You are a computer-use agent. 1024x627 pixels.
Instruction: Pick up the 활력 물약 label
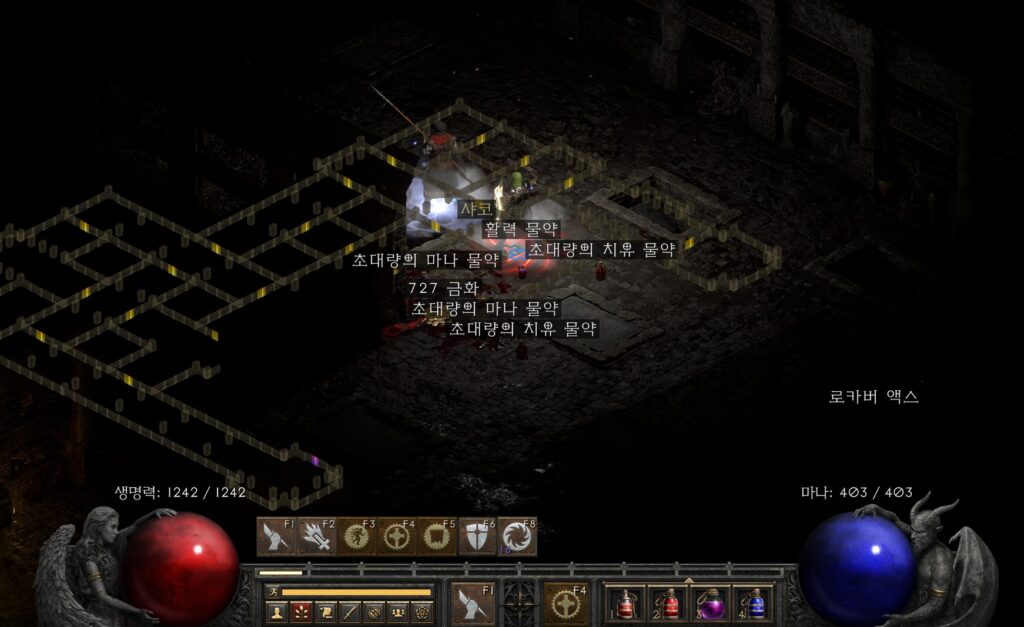click(x=521, y=229)
